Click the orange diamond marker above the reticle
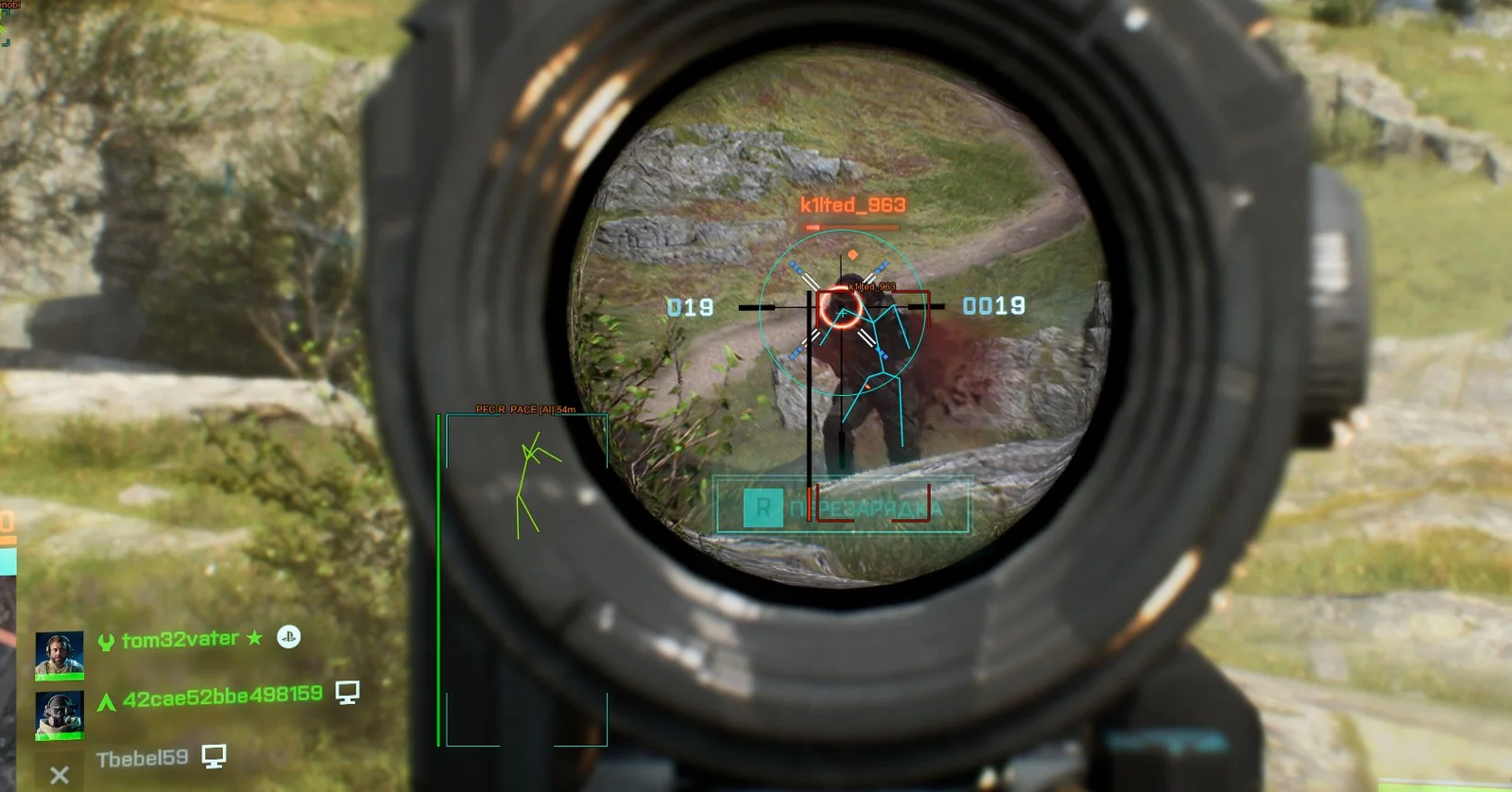The image size is (1512, 792). coord(853,252)
